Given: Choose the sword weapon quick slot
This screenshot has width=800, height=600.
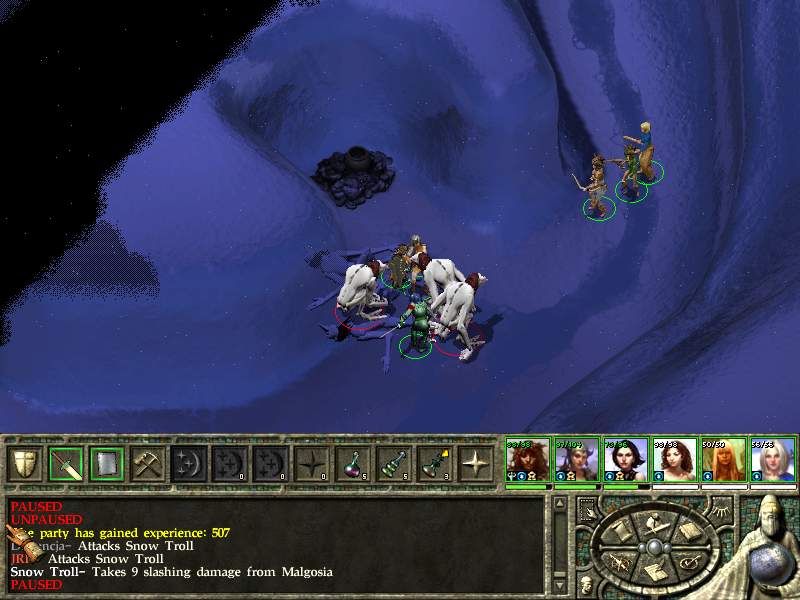Looking at the screenshot, I should [x=65, y=464].
